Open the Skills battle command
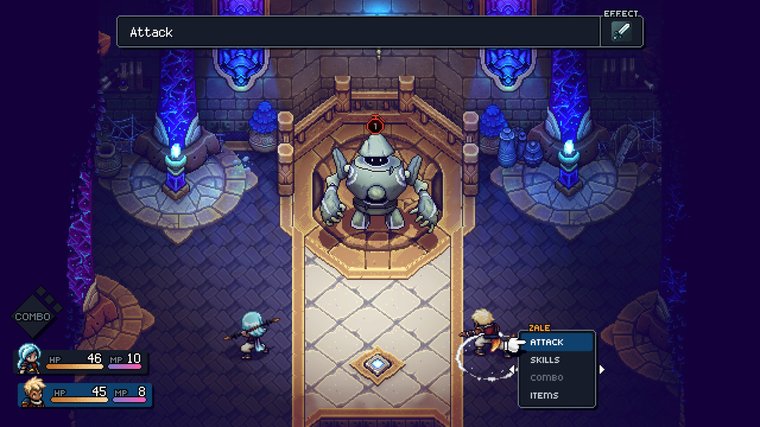760x427 pixels. tap(556, 360)
